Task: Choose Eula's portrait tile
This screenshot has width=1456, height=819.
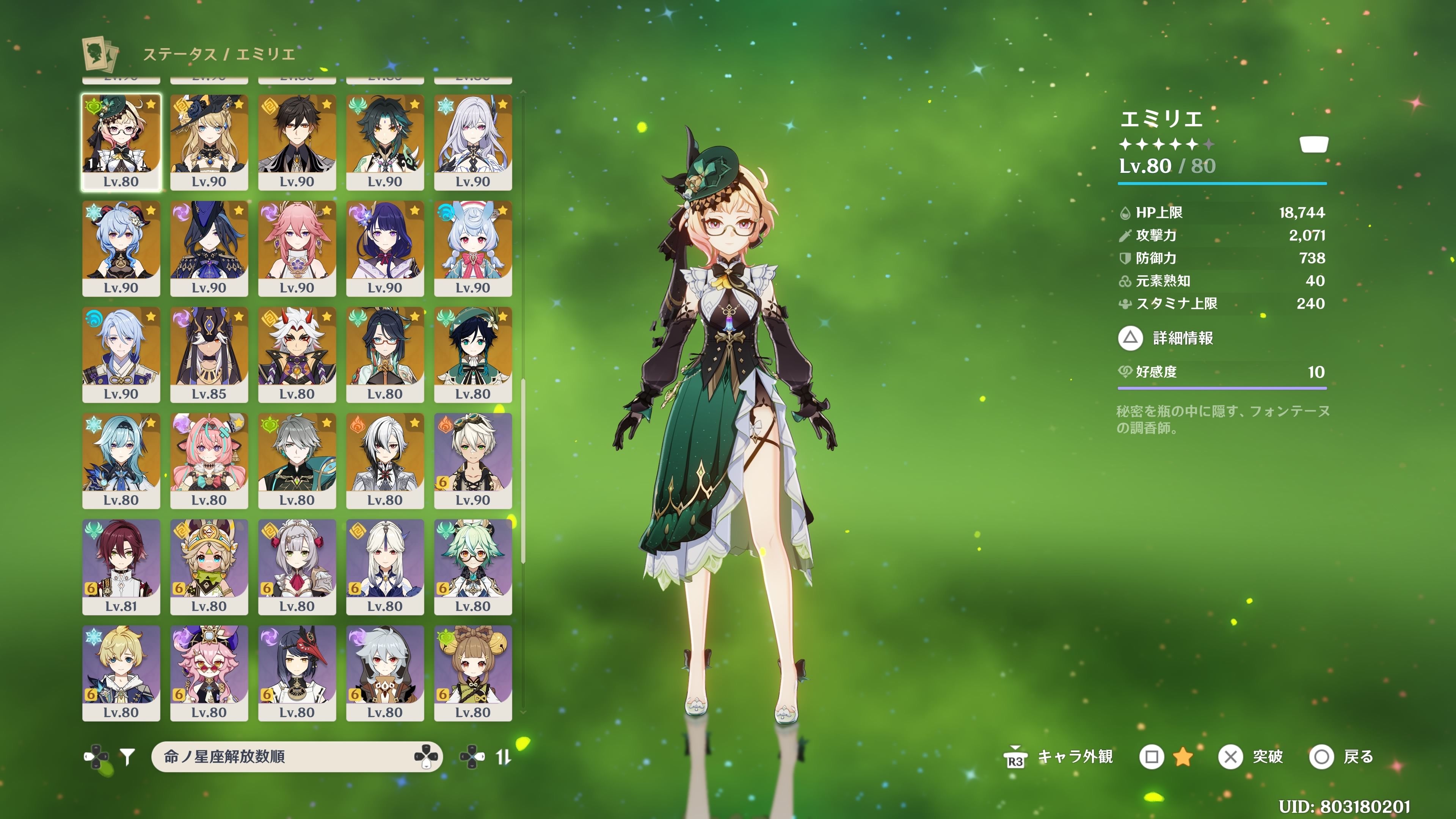Action: pos(121,461)
